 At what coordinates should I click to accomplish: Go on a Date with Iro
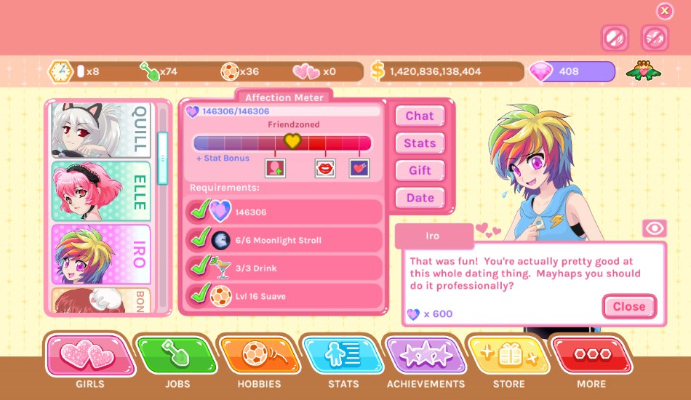coord(420,198)
